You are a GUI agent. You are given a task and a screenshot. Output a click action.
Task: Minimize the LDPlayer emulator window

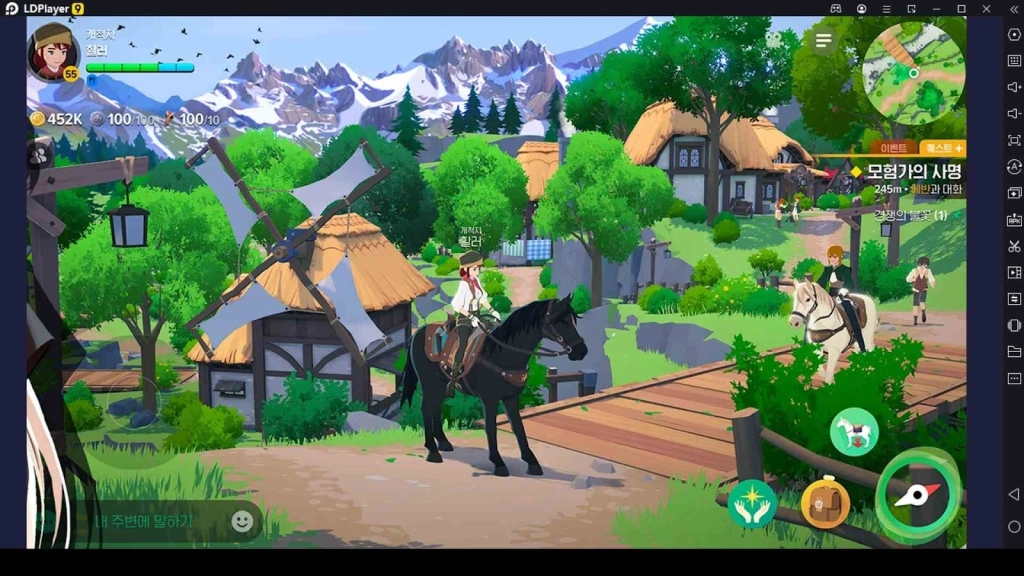point(936,9)
